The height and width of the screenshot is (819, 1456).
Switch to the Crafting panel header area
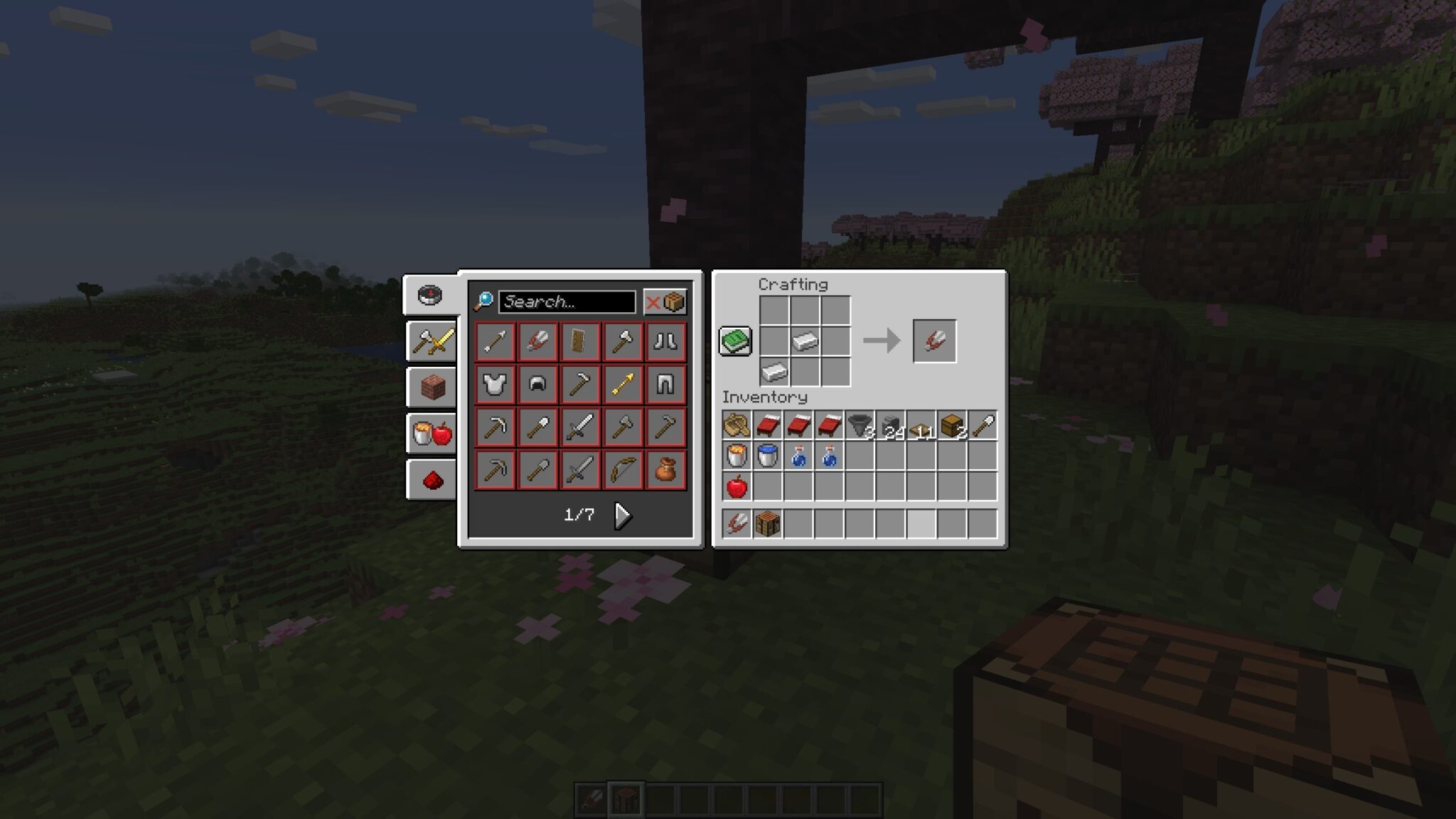pos(793,285)
